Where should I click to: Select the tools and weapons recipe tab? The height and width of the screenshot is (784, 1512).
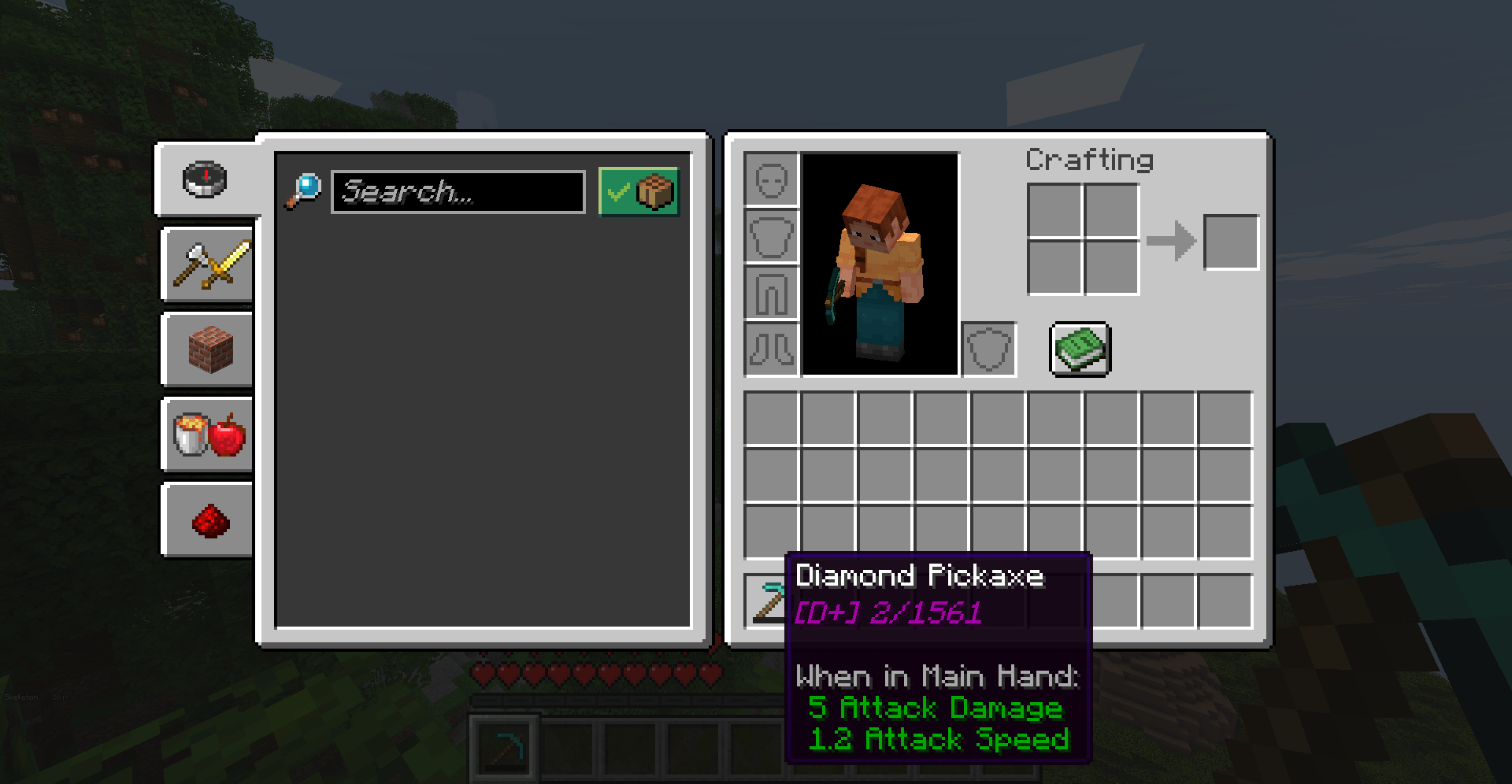(x=206, y=264)
